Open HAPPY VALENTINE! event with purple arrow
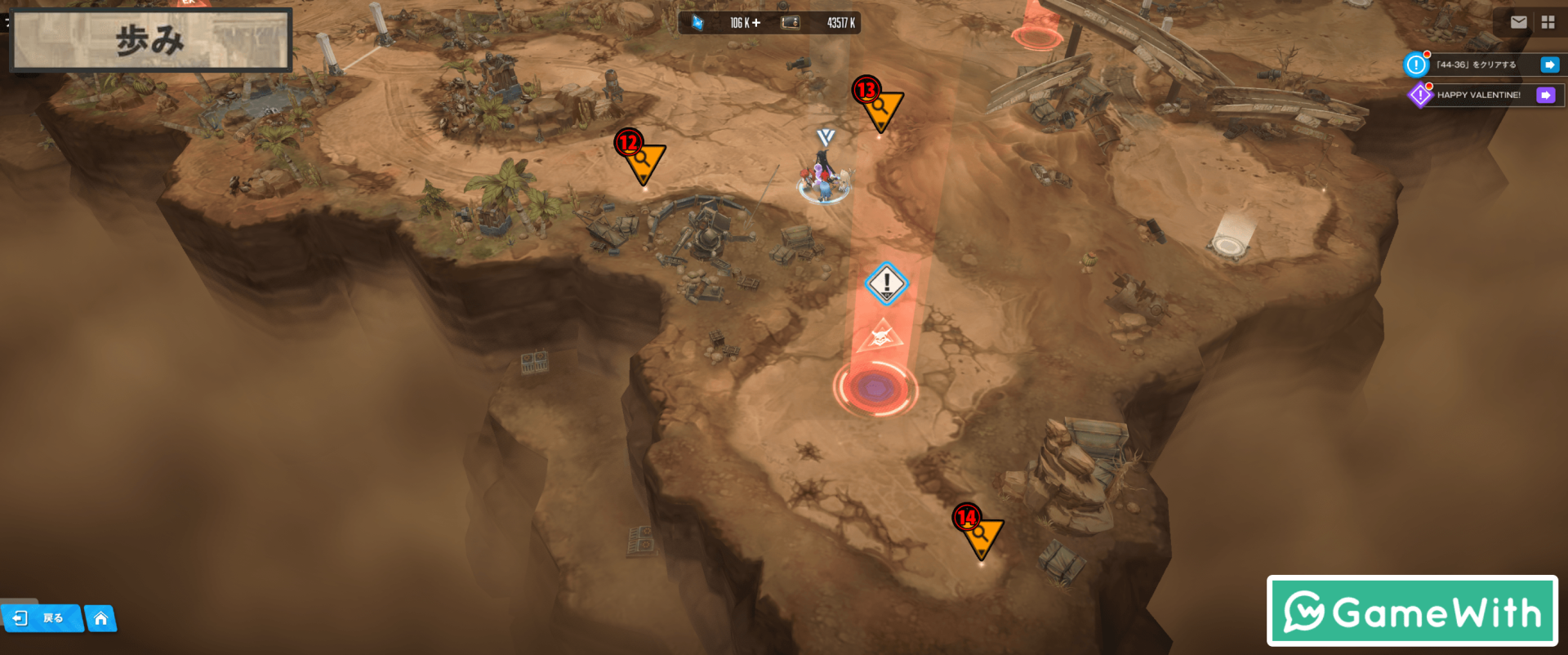Viewport: 1568px width, 655px height. [1545, 95]
